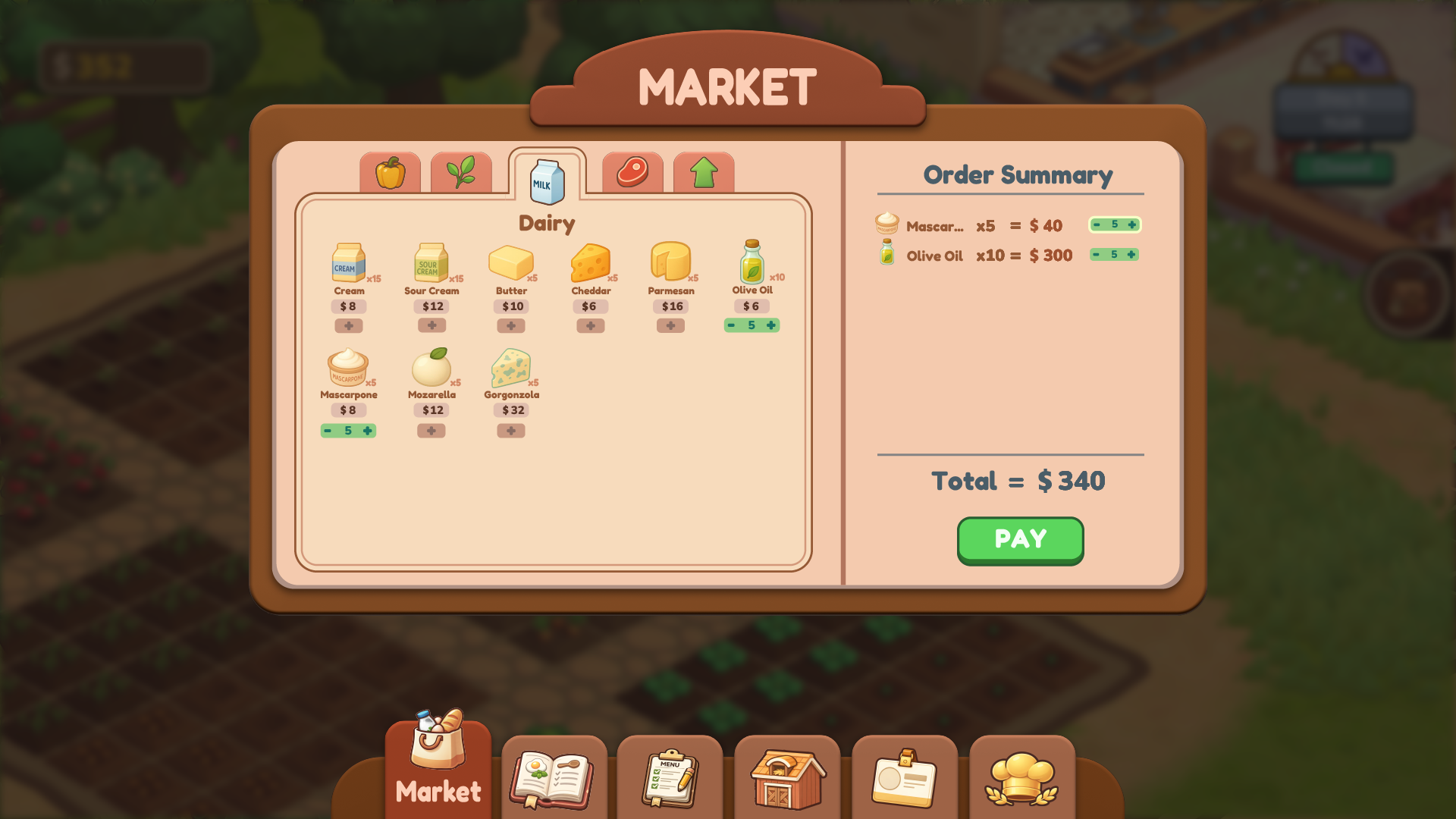The image size is (1456, 819).
Task: Select the meat category tab
Action: click(x=632, y=173)
